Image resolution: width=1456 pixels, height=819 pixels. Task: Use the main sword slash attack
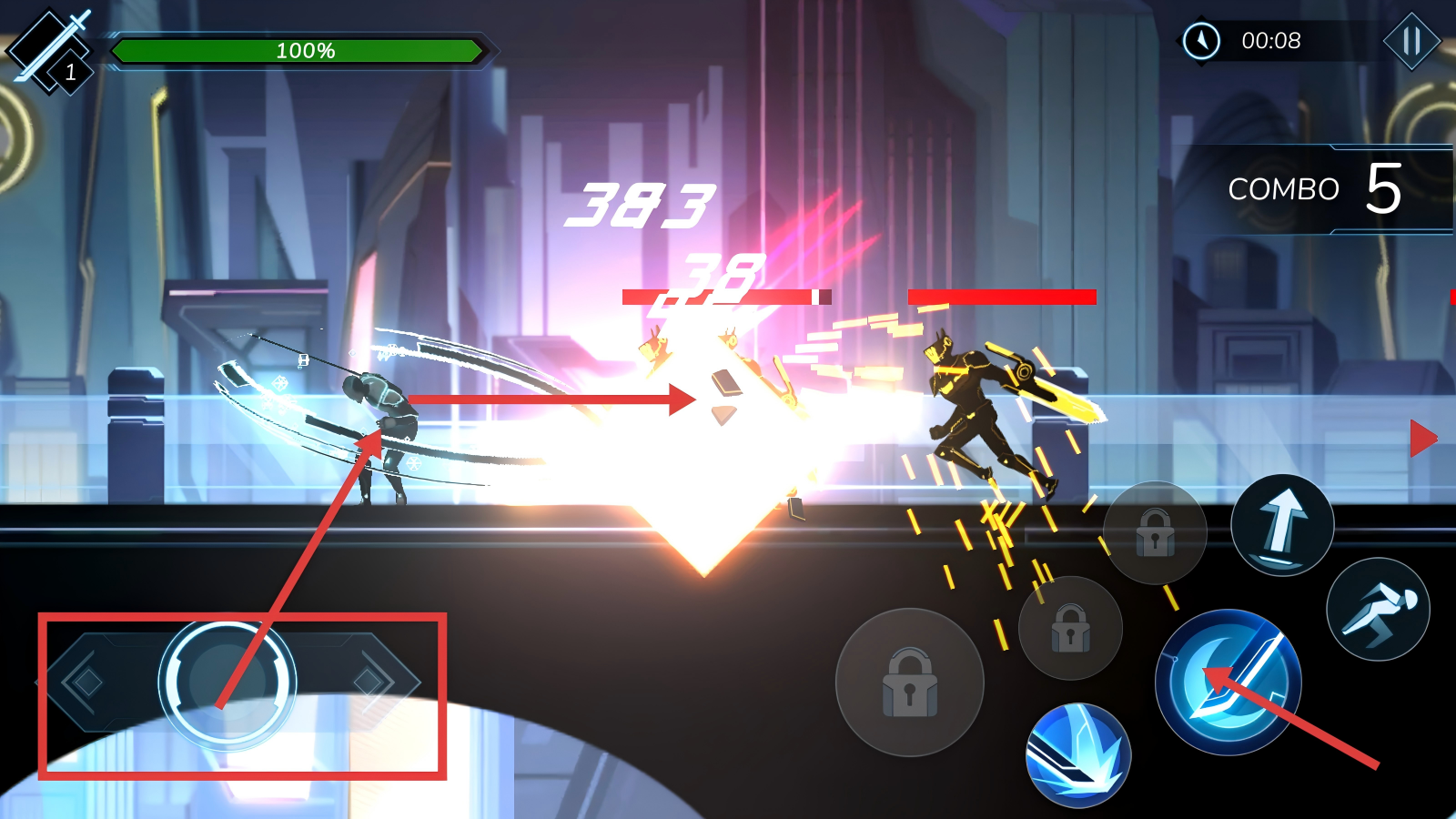1228,682
